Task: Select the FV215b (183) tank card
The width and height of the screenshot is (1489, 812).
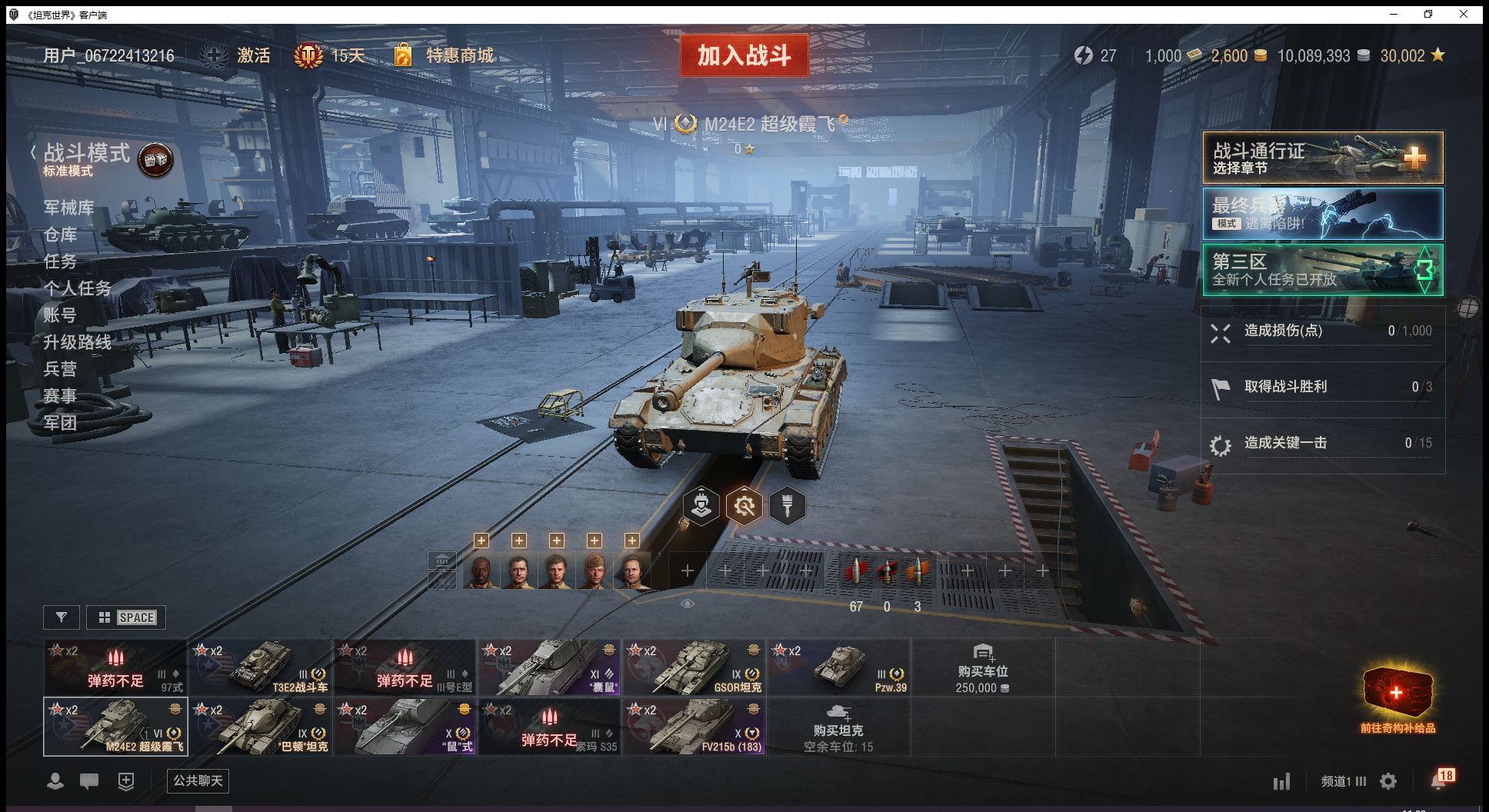Action: tap(695, 727)
